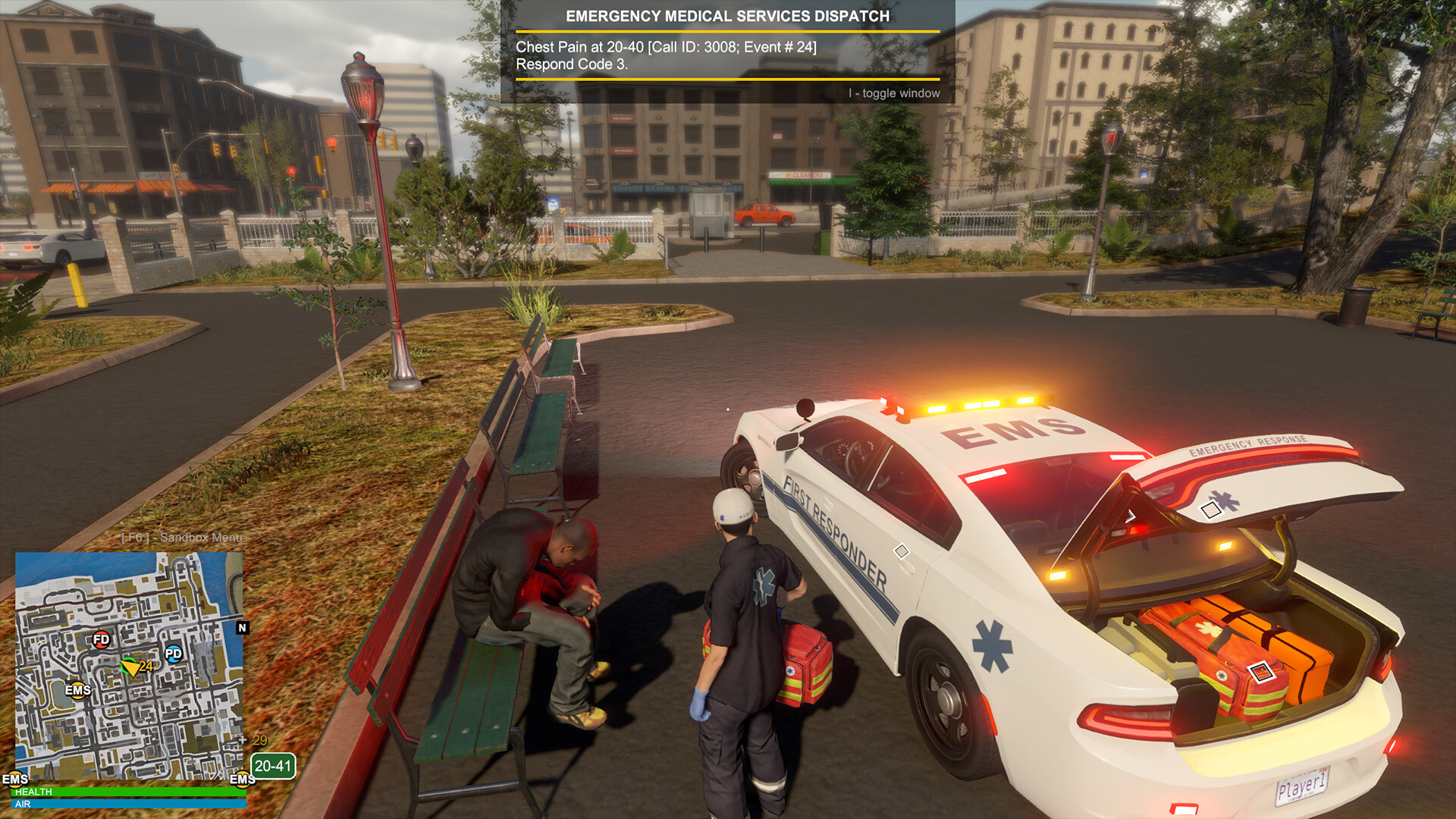Image resolution: width=1456 pixels, height=819 pixels.
Task: Click the EMS icon beside the 20-41 sign
Action: point(243,780)
